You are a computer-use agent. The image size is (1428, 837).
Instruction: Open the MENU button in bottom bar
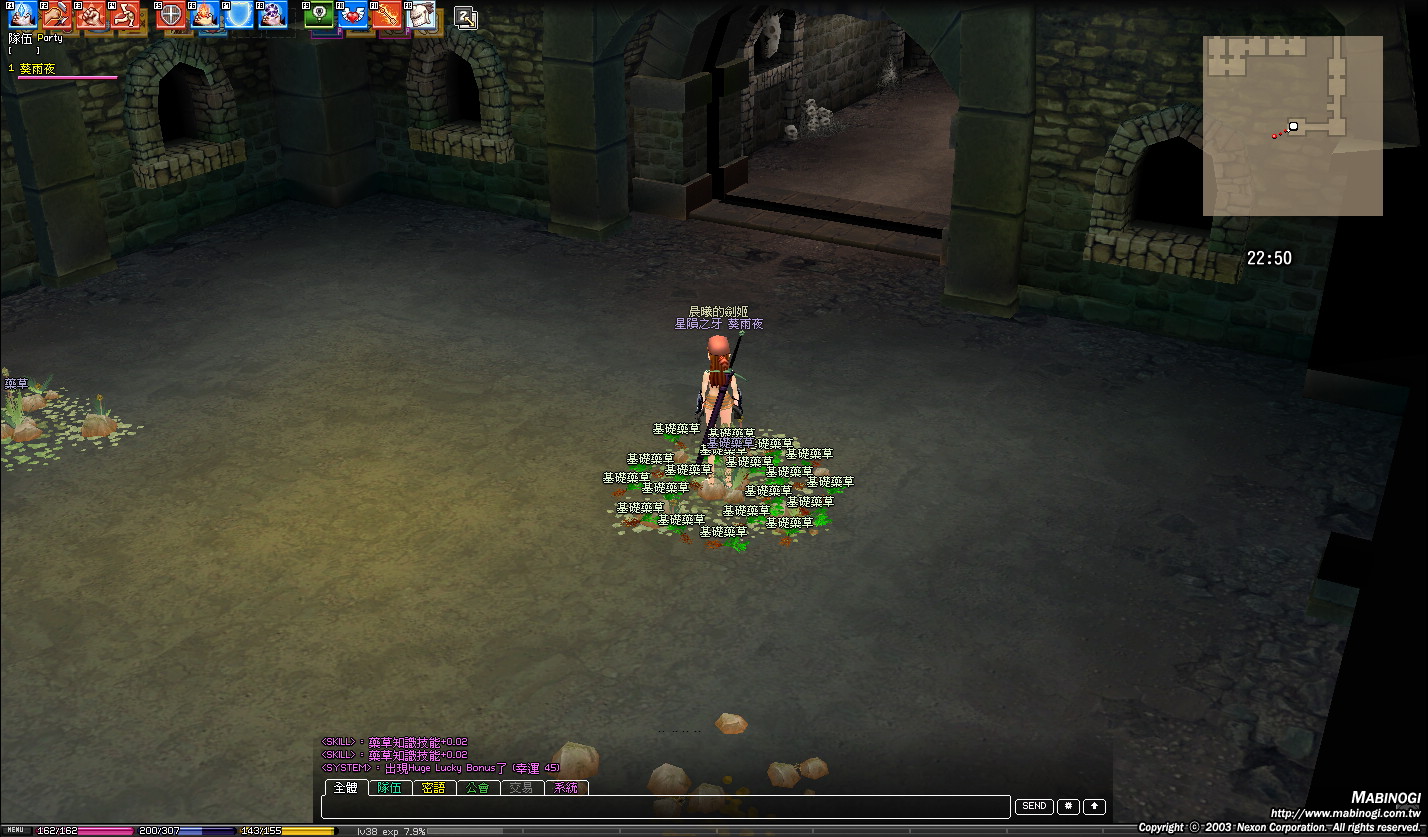[x=16, y=830]
